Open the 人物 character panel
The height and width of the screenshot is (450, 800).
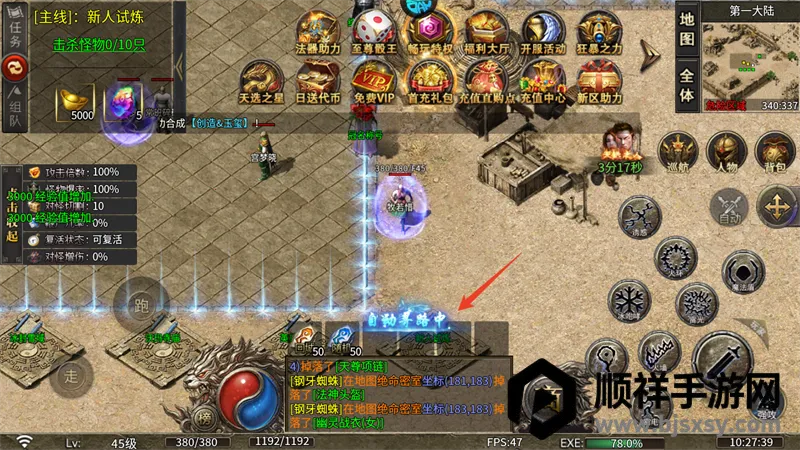pos(727,152)
